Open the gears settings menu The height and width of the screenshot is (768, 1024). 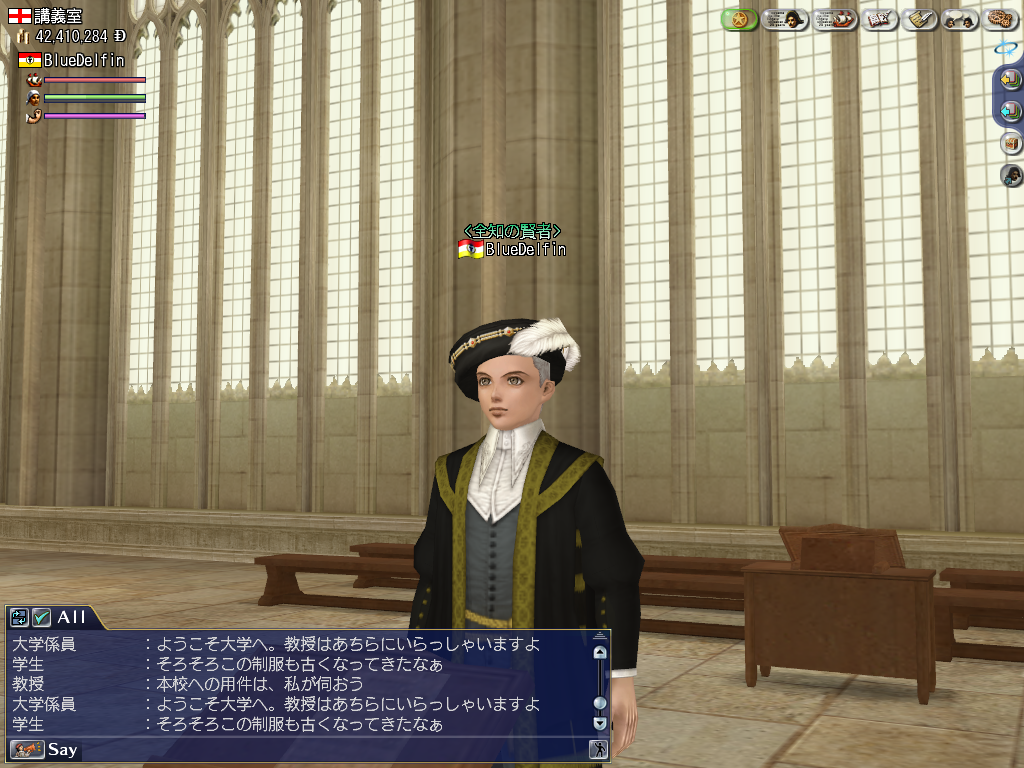click(x=1000, y=19)
